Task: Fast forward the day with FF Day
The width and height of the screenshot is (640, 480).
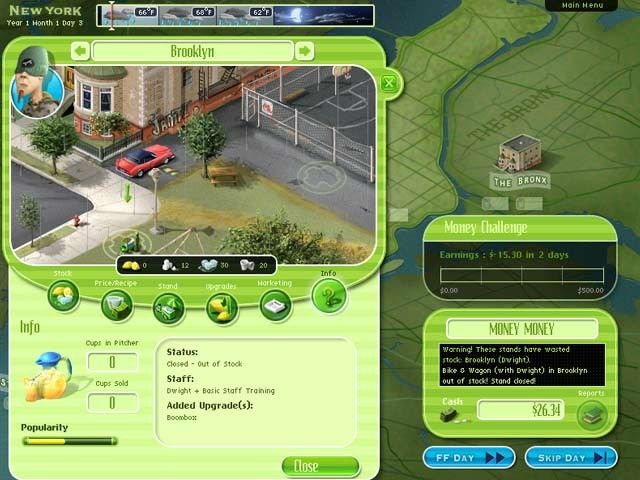Action: [469, 457]
